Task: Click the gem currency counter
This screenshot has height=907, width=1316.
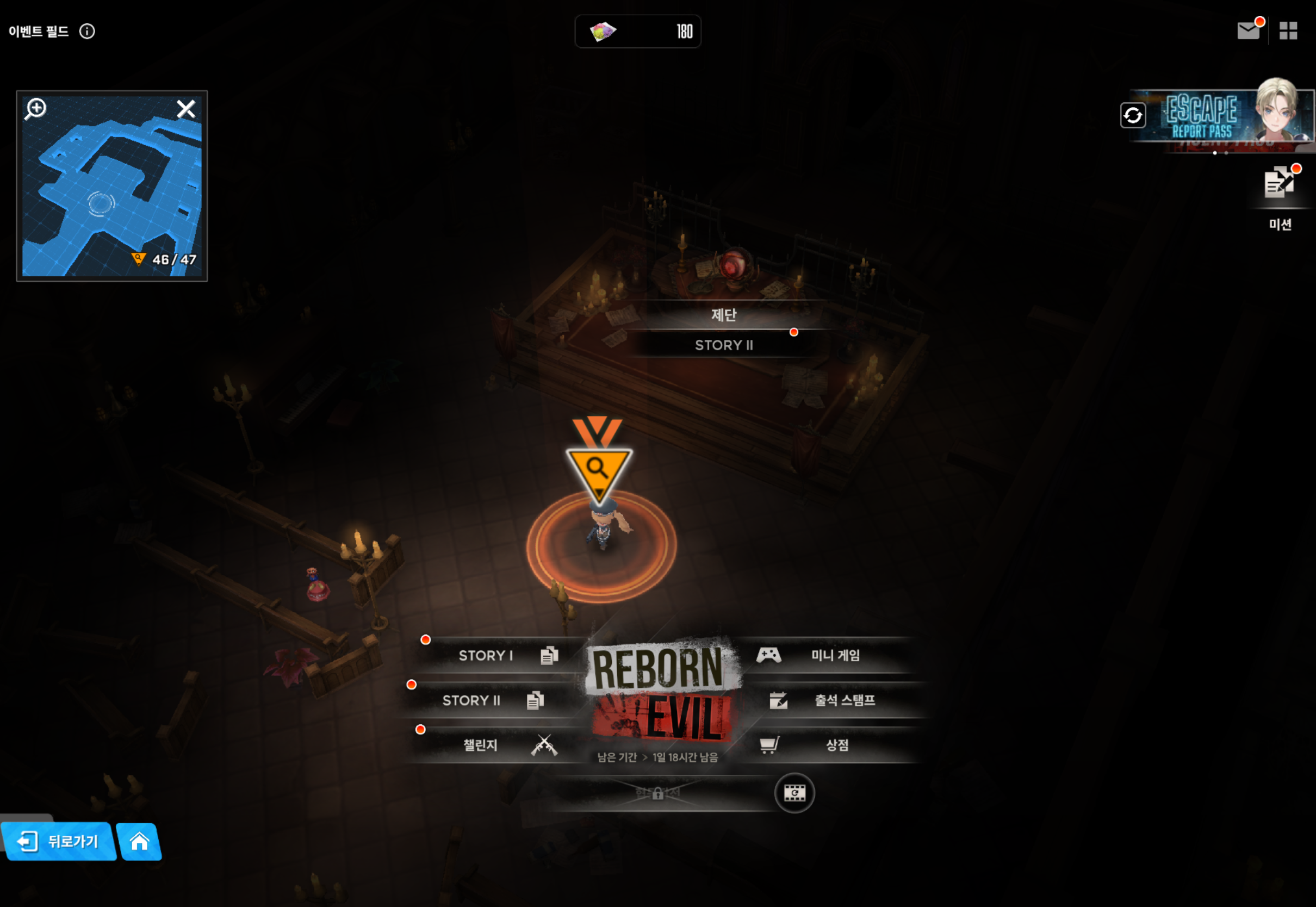Action: 637,31
